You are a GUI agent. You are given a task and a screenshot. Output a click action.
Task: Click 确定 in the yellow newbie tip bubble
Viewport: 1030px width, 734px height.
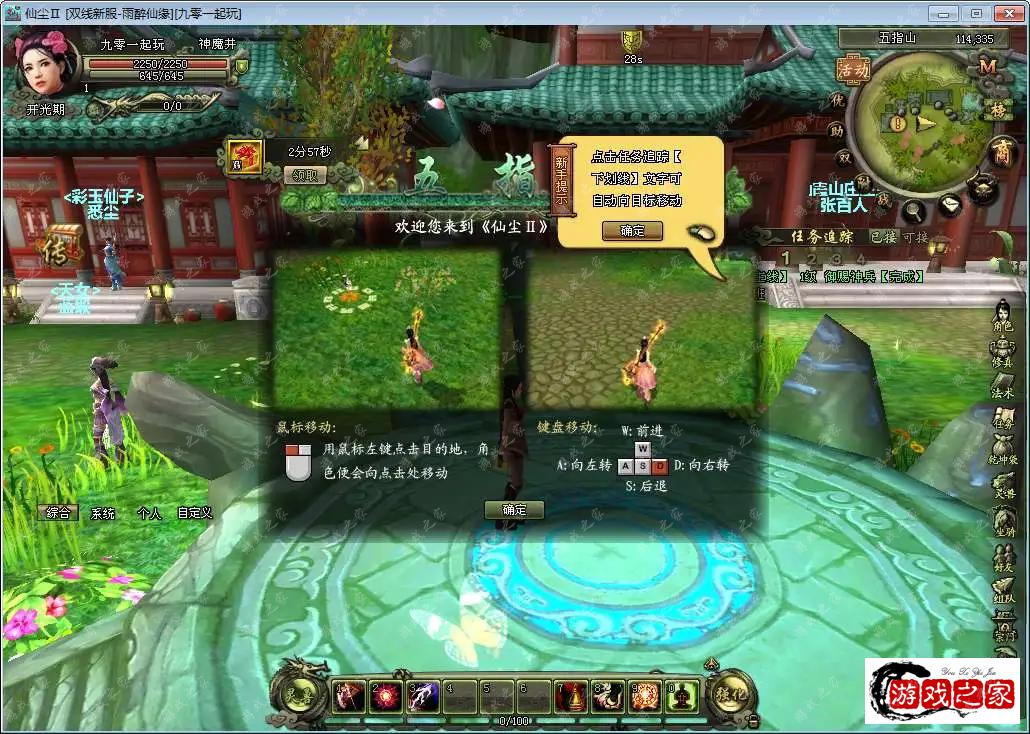point(632,230)
